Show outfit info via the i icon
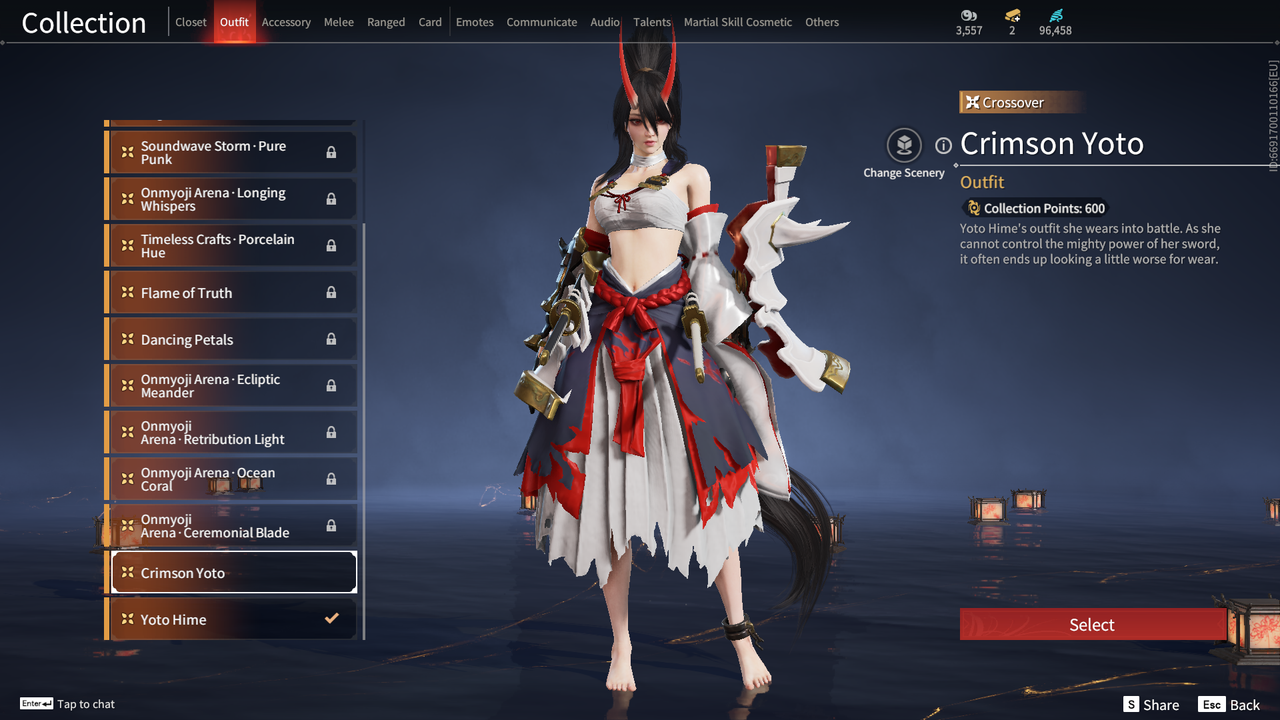The image size is (1280, 720). coord(943,146)
